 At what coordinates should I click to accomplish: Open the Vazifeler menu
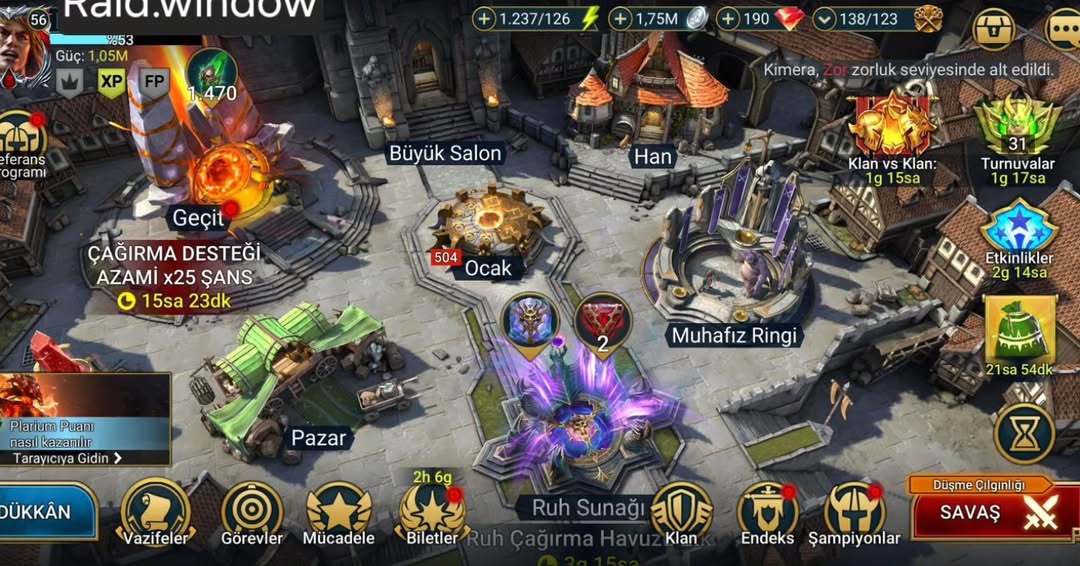point(155,510)
